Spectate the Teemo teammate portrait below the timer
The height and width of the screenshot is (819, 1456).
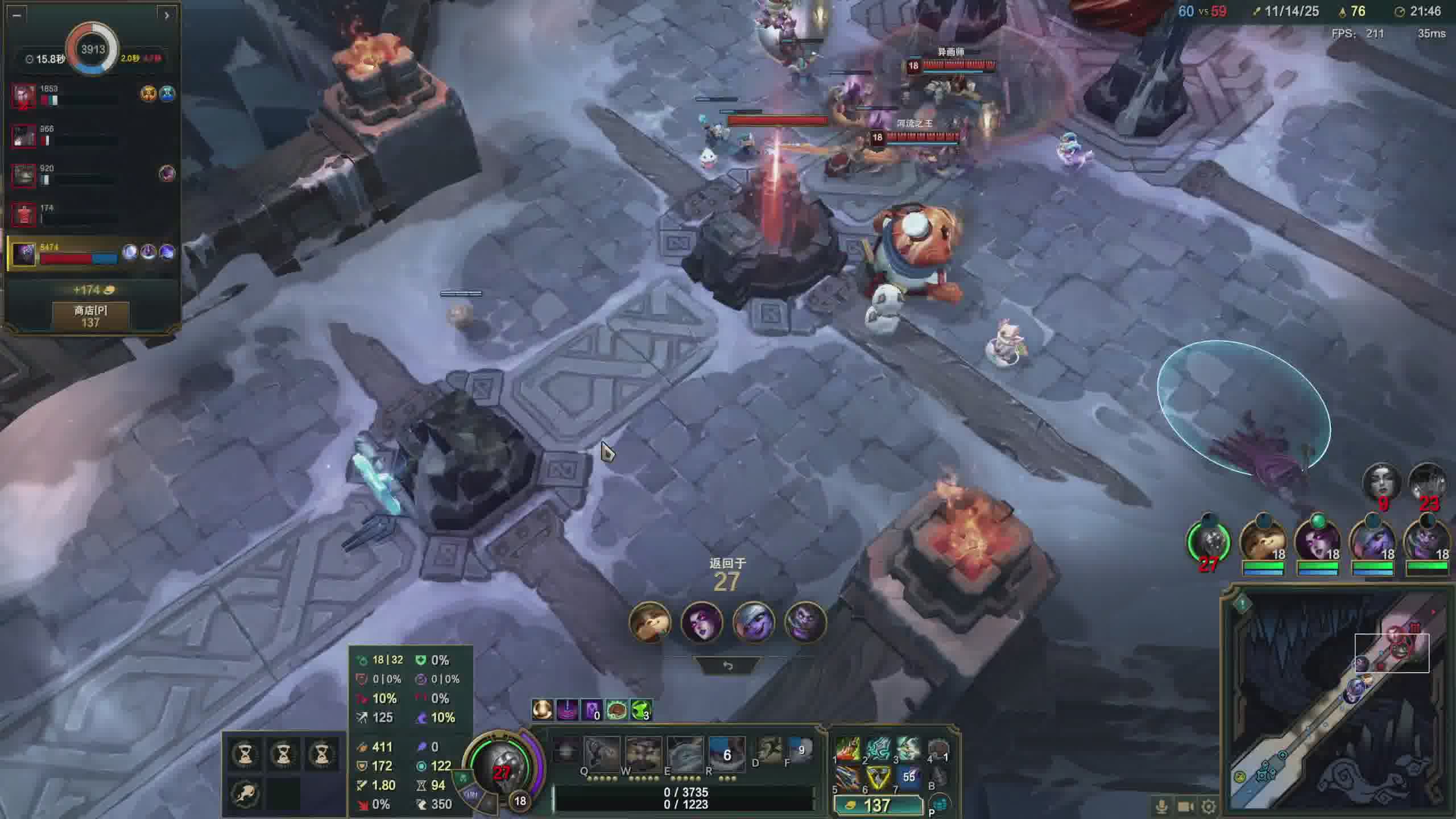tap(650, 622)
